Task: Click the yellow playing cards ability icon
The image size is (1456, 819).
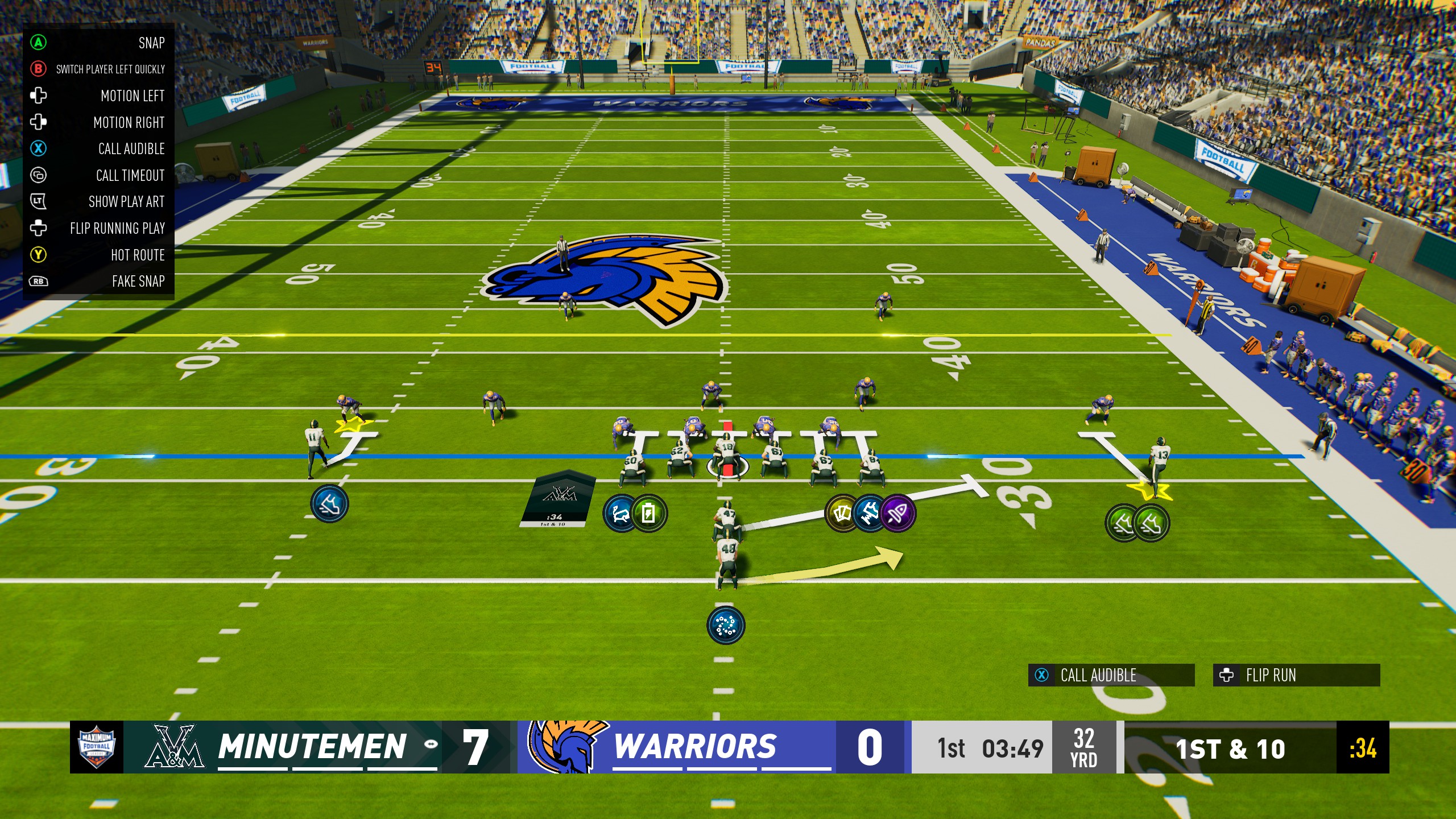Action: [842, 514]
